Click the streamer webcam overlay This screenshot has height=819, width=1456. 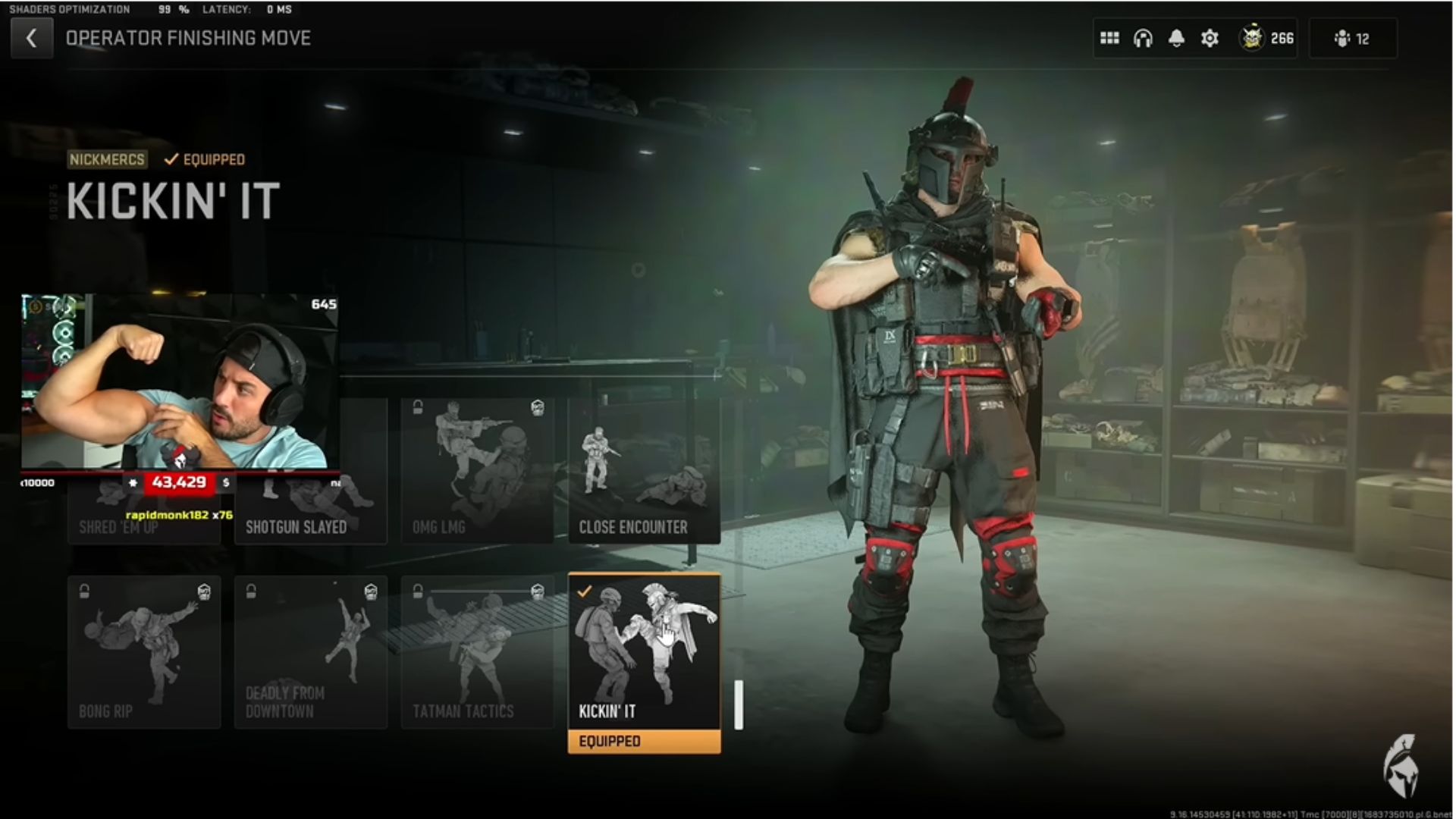[180, 381]
